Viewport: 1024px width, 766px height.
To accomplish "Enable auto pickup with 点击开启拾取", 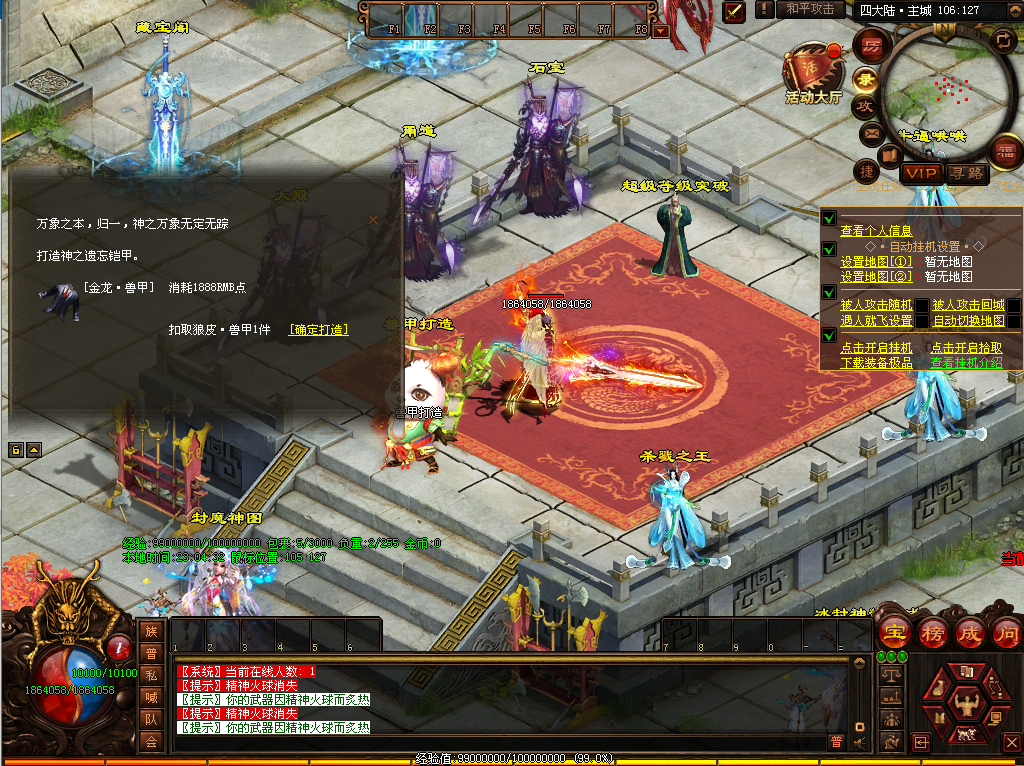I will pyautogui.click(x=966, y=348).
